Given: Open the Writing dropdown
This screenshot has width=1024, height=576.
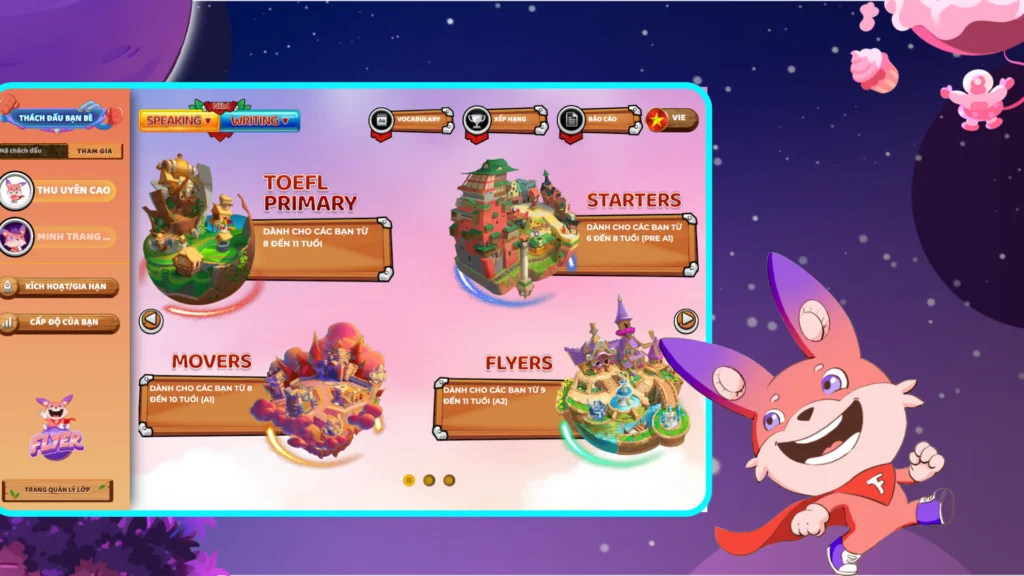Looking at the screenshot, I should (x=260, y=121).
